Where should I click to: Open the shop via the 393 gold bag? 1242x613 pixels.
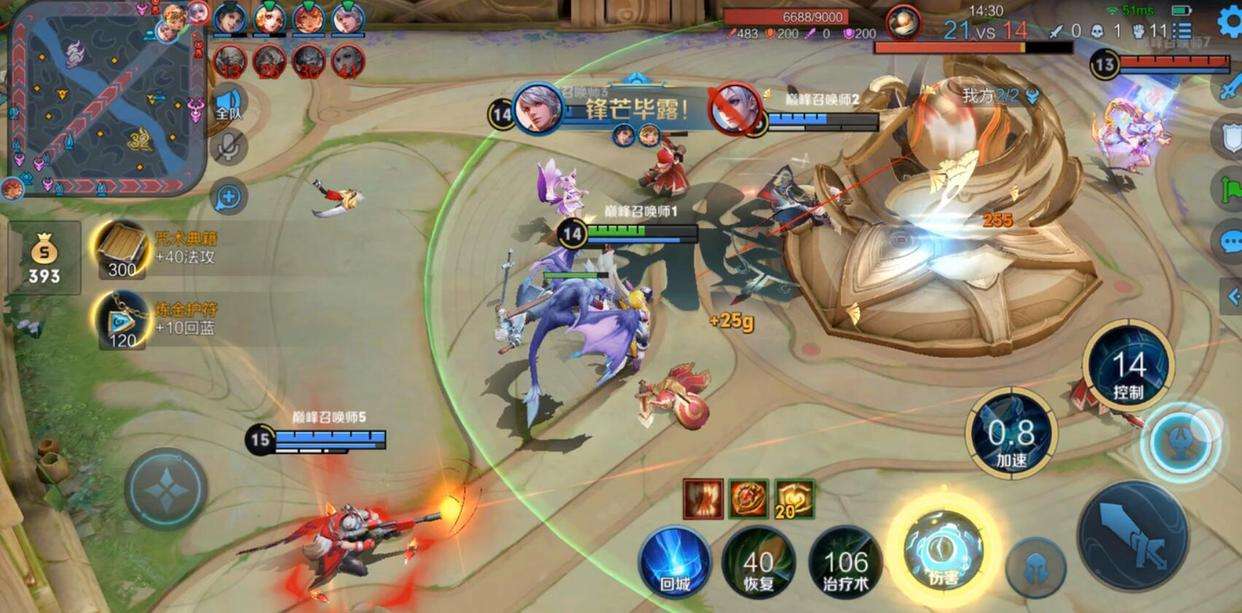coord(44,258)
